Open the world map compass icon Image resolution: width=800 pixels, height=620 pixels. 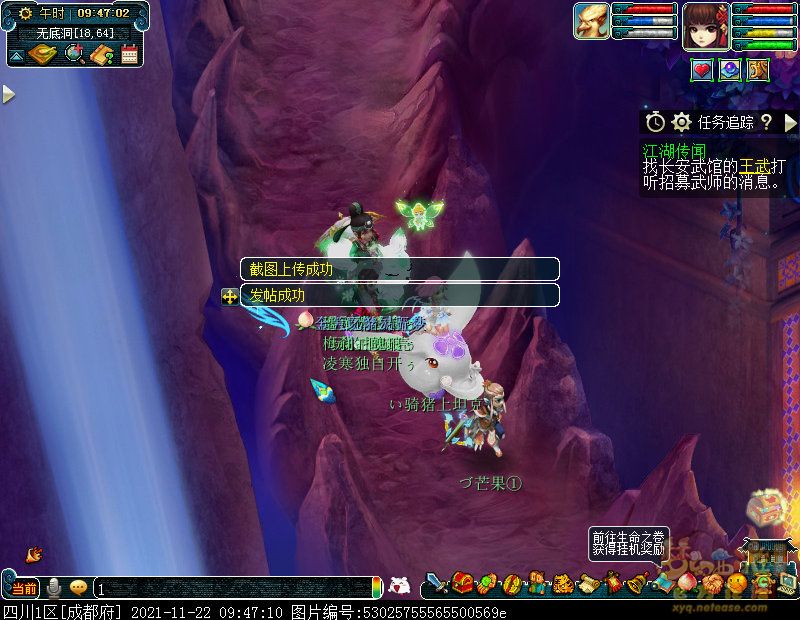[x=44, y=54]
